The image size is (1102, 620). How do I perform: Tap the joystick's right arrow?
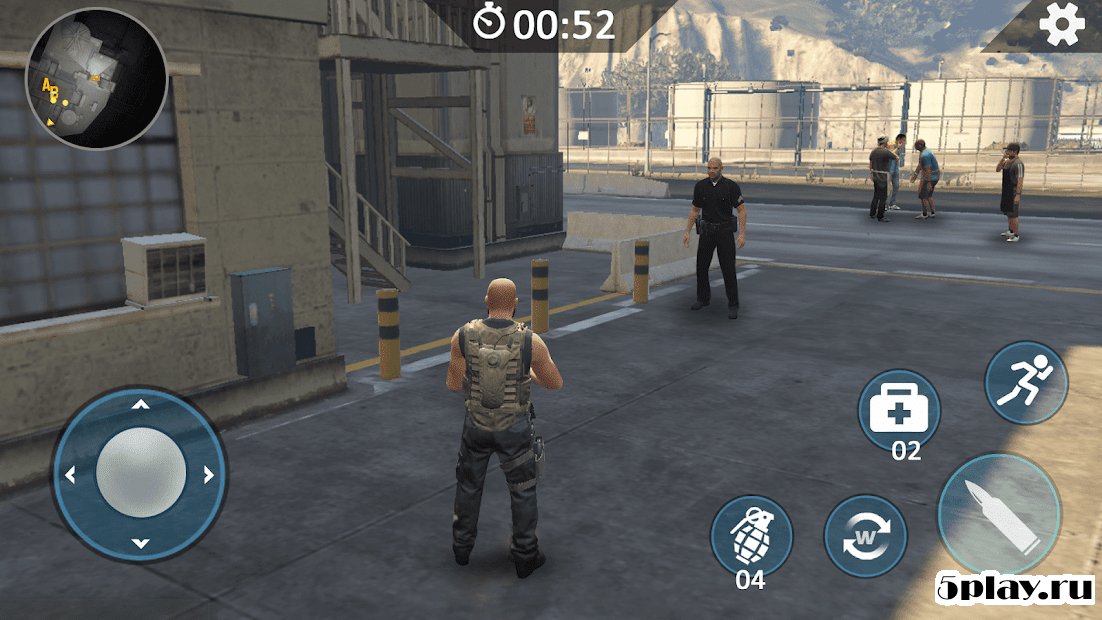pyautogui.click(x=208, y=475)
